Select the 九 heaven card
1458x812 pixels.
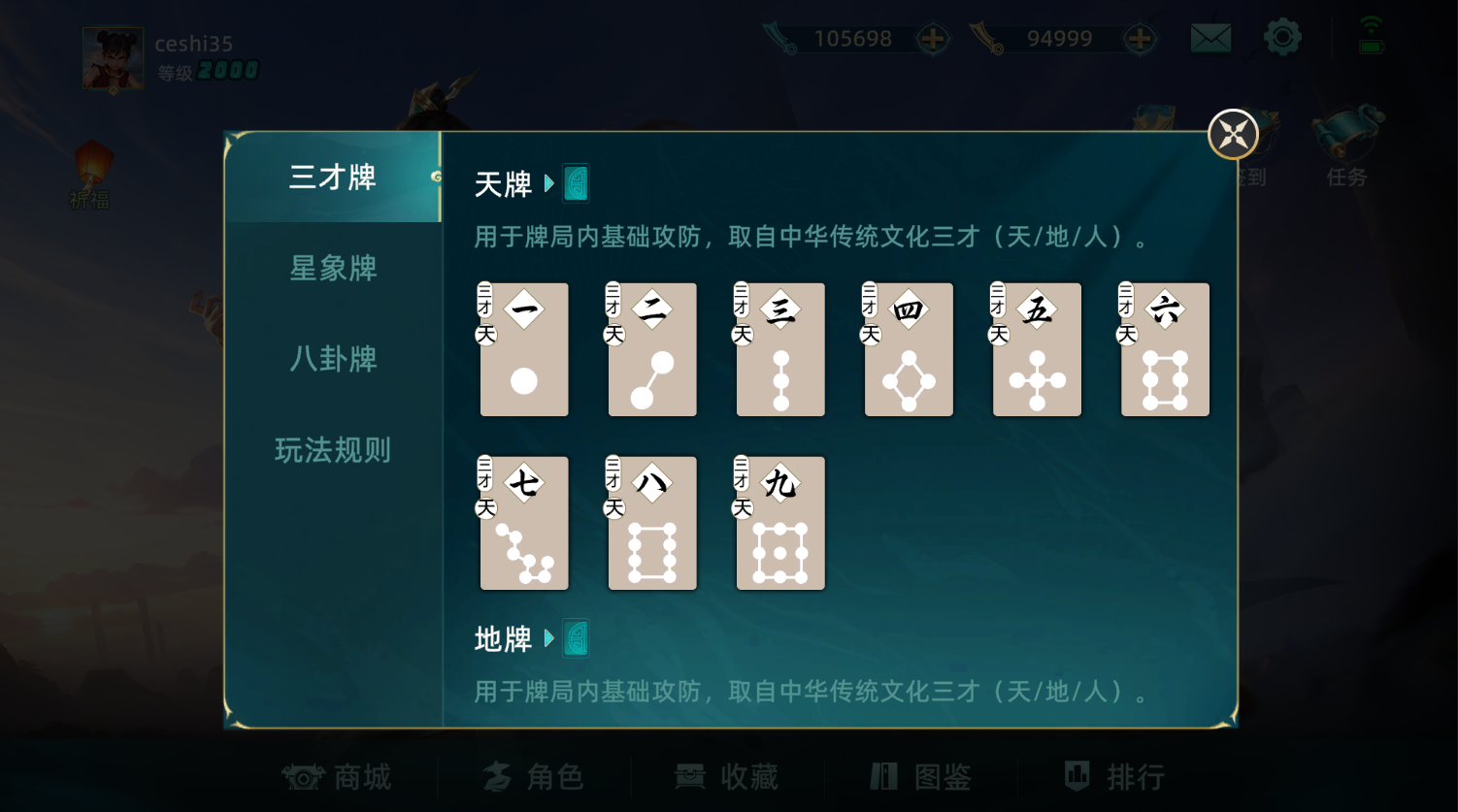click(x=779, y=524)
